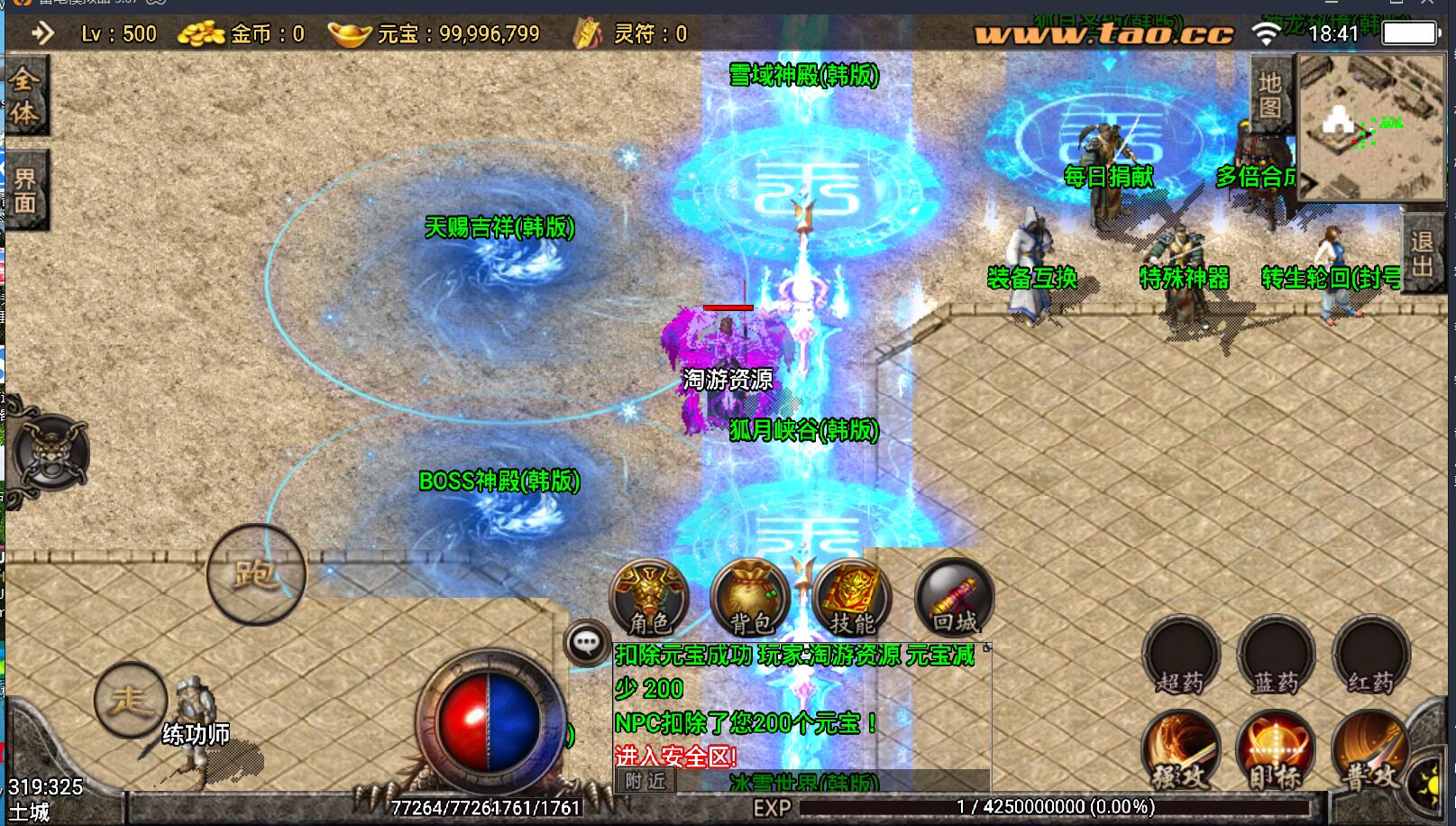
Task: Tap the 超药 potion slot
Action: click(1181, 656)
